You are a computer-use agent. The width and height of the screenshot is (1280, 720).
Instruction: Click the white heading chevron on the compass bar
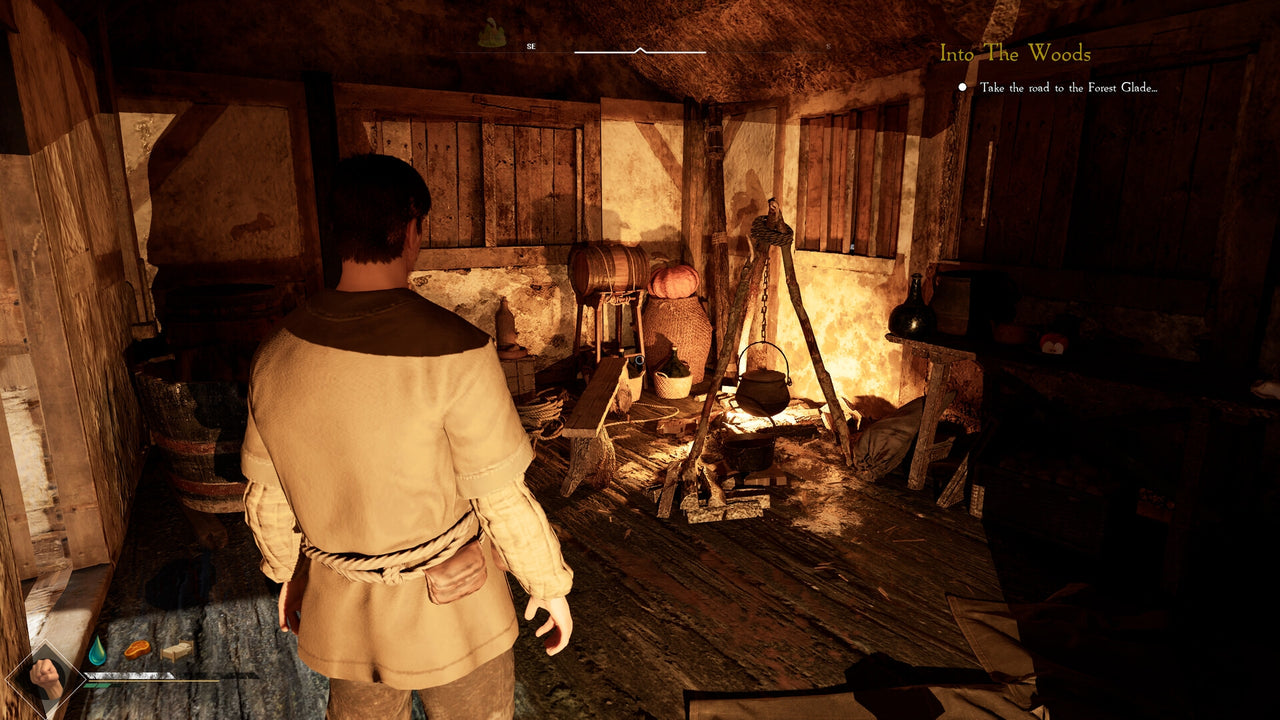[640, 49]
